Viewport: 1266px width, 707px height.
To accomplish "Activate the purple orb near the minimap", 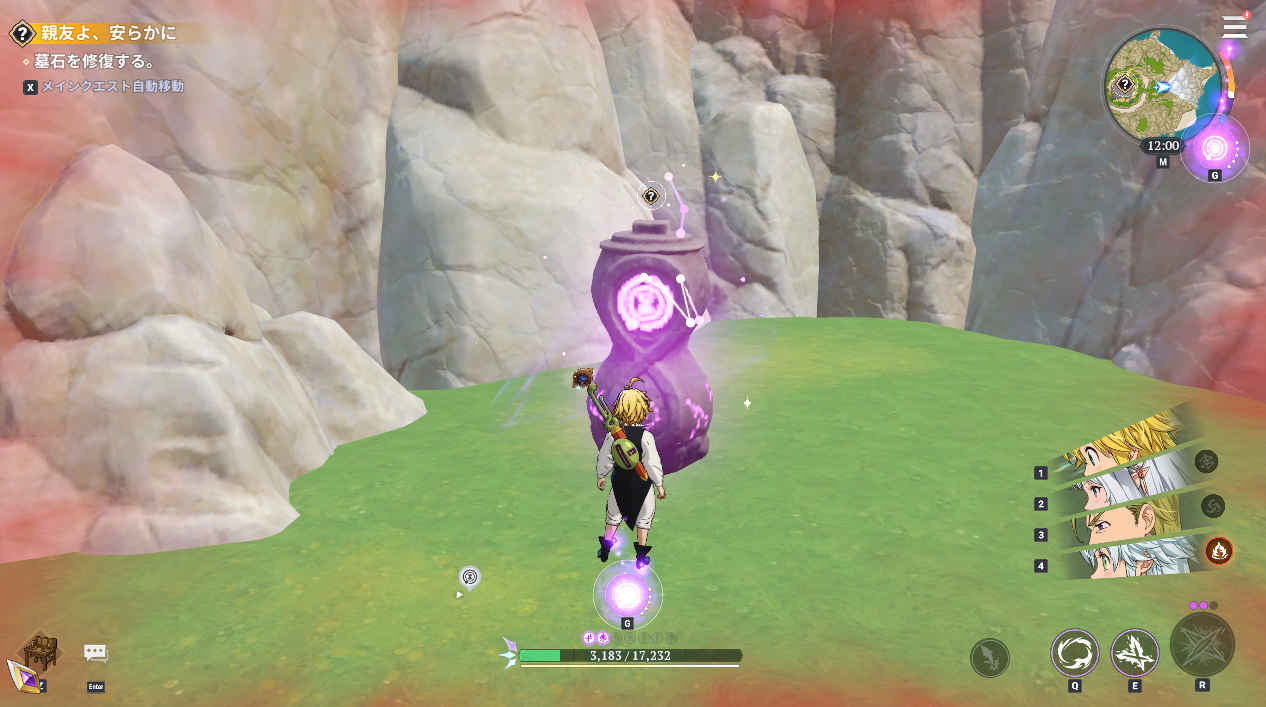I will pyautogui.click(x=1215, y=149).
